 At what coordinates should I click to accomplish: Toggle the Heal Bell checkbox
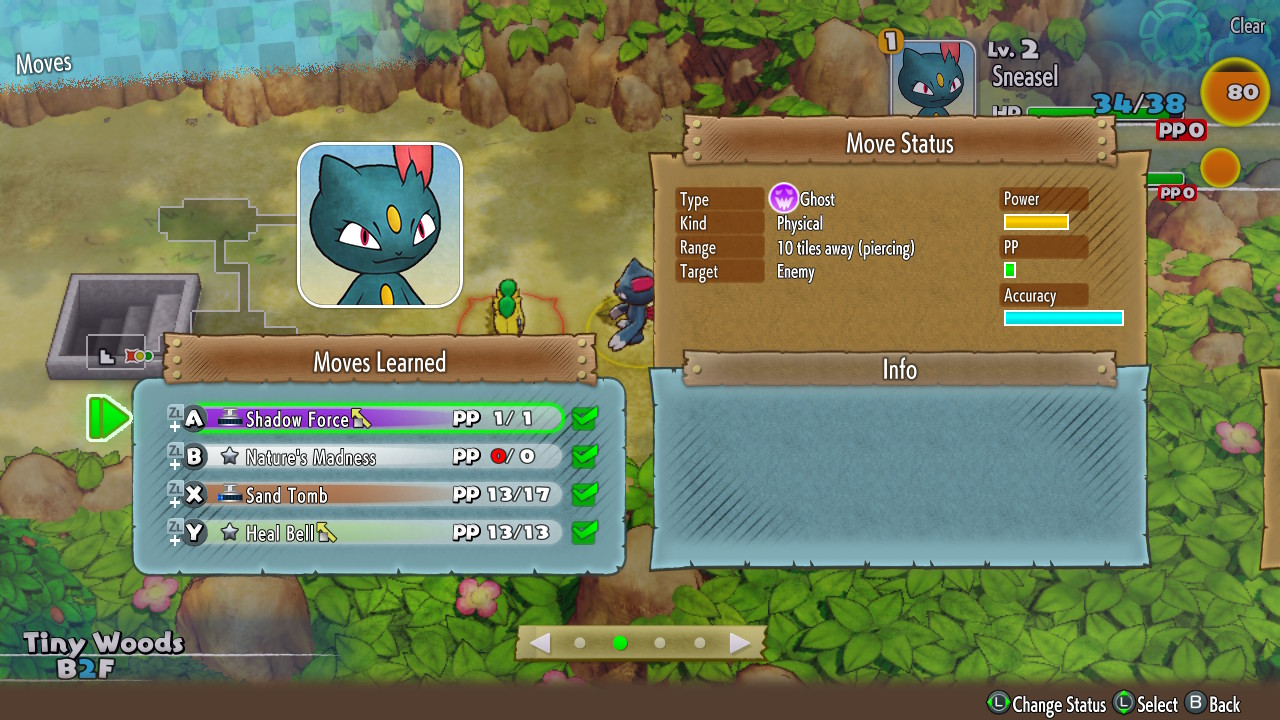tap(585, 533)
